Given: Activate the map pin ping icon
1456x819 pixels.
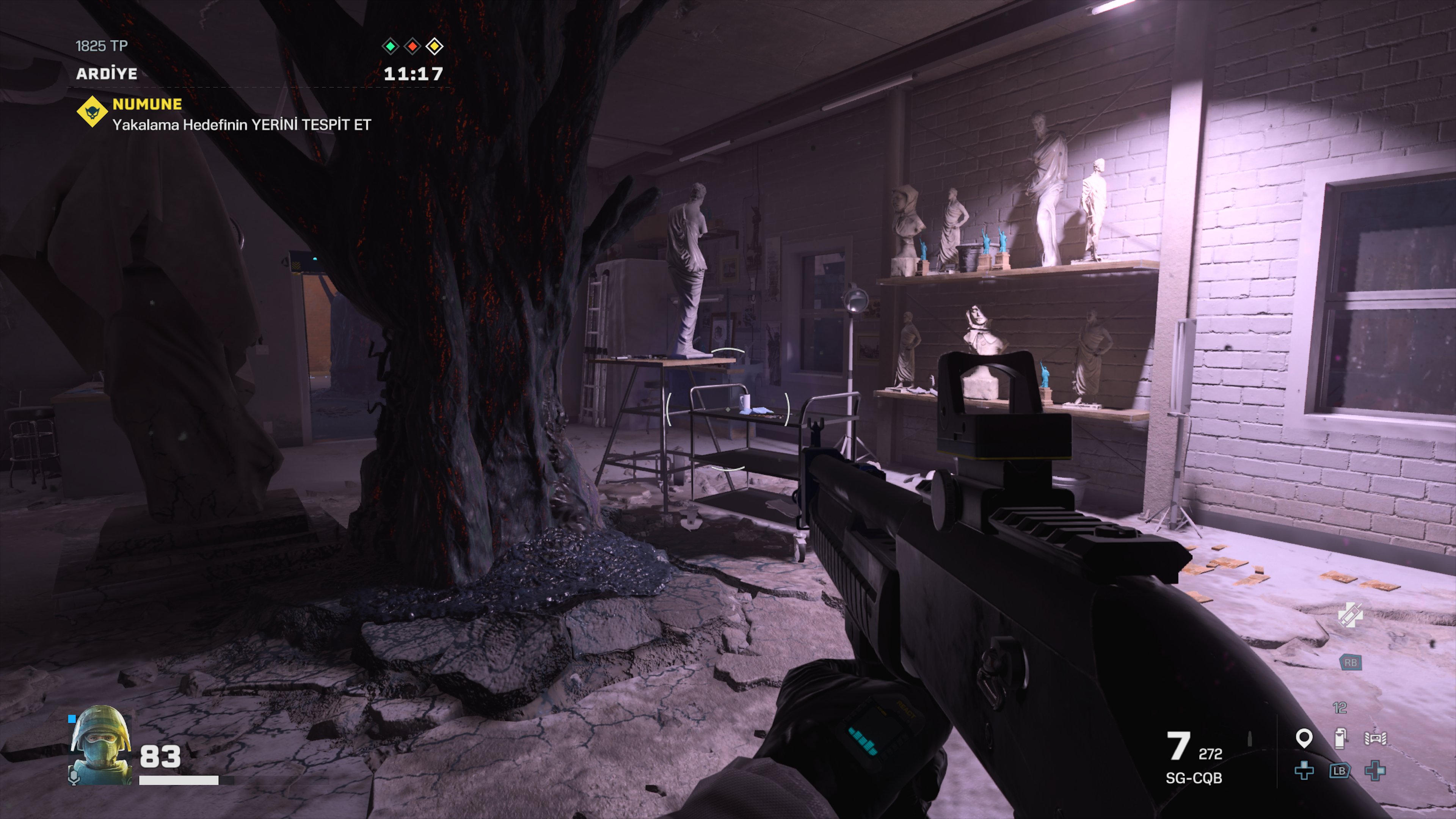Looking at the screenshot, I should tap(1304, 738).
